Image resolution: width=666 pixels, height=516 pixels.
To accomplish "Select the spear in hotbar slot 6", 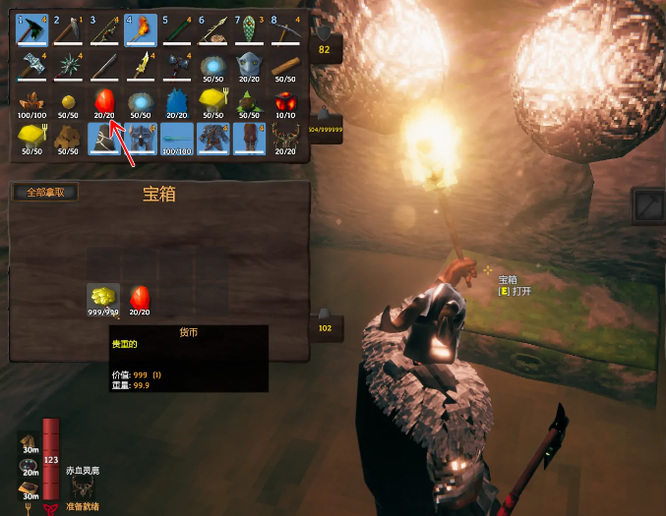I will (x=213, y=30).
